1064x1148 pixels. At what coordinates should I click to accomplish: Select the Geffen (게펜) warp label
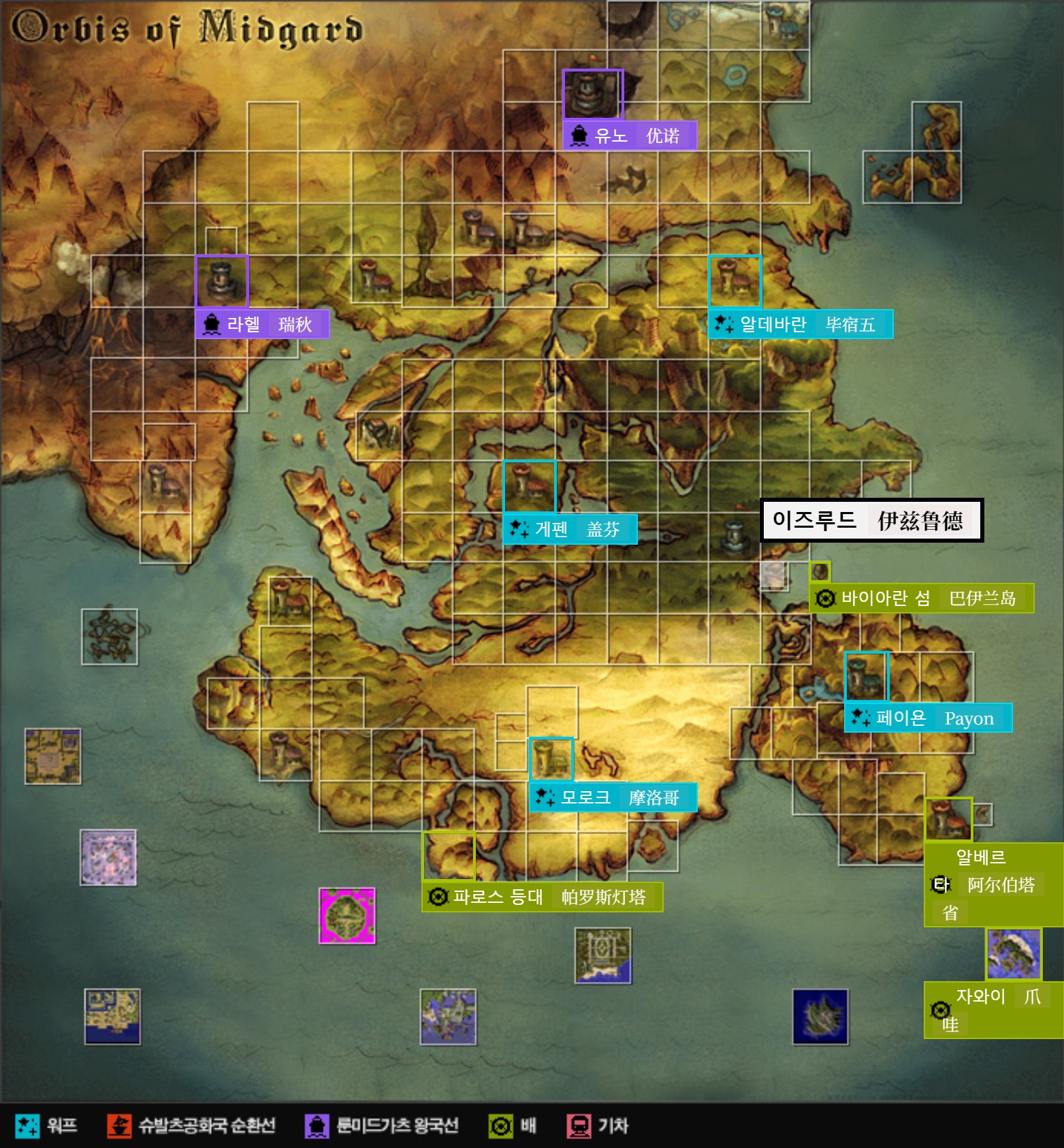pos(570,529)
